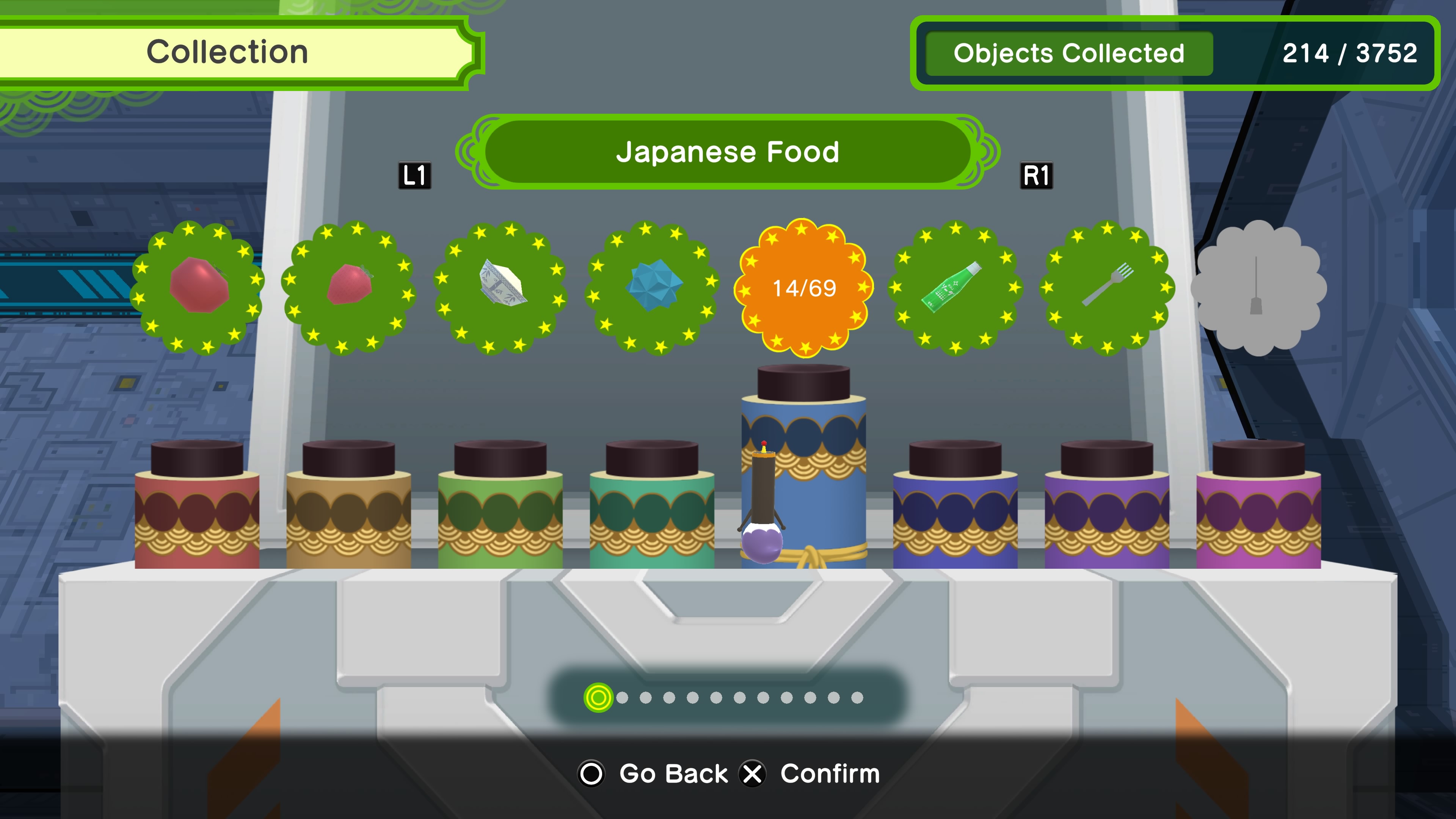Pick the locked grey broom badge
The width and height of the screenshot is (1456, 819).
[x=1258, y=287]
